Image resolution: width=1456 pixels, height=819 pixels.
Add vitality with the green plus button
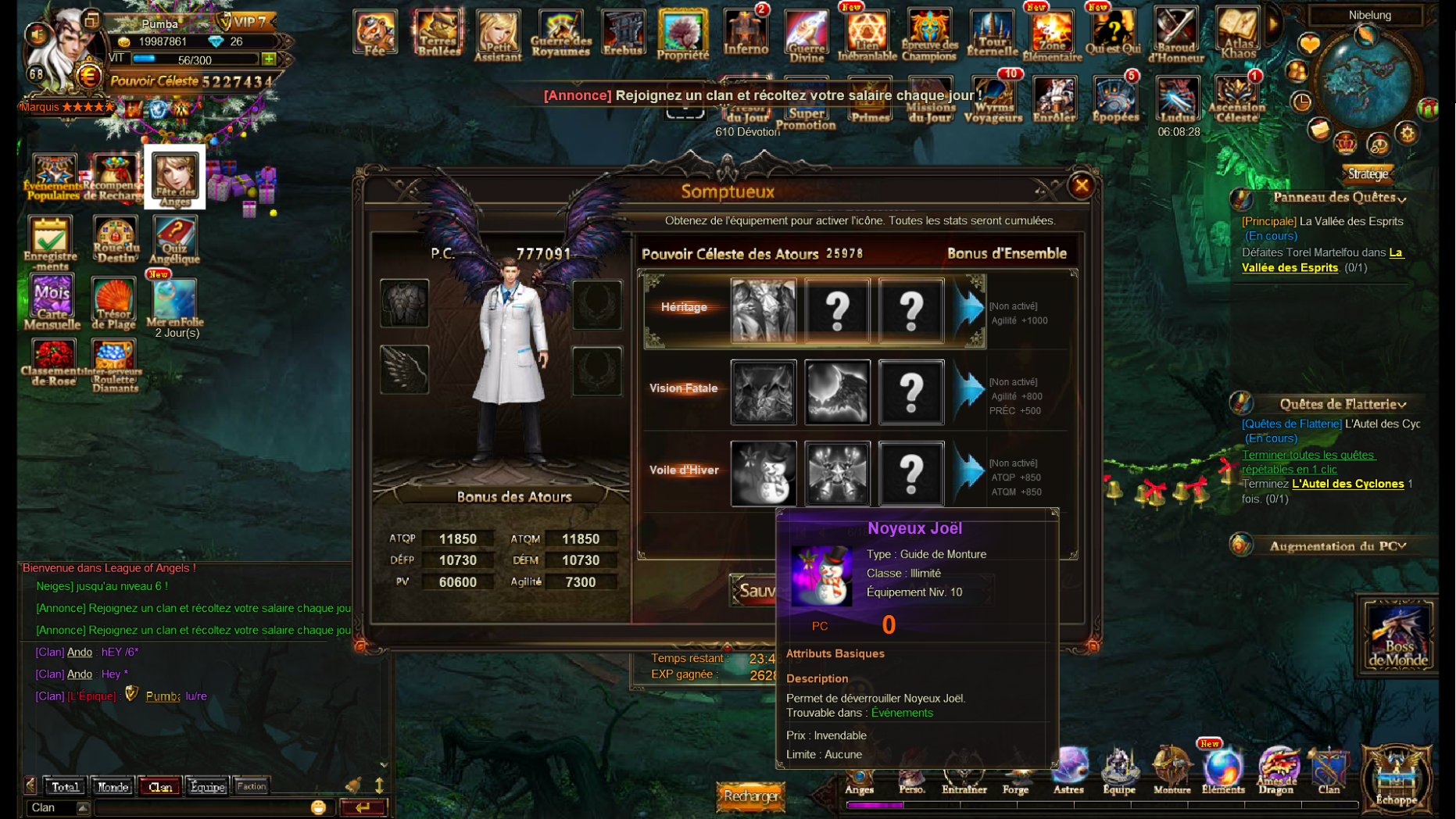click(x=269, y=59)
